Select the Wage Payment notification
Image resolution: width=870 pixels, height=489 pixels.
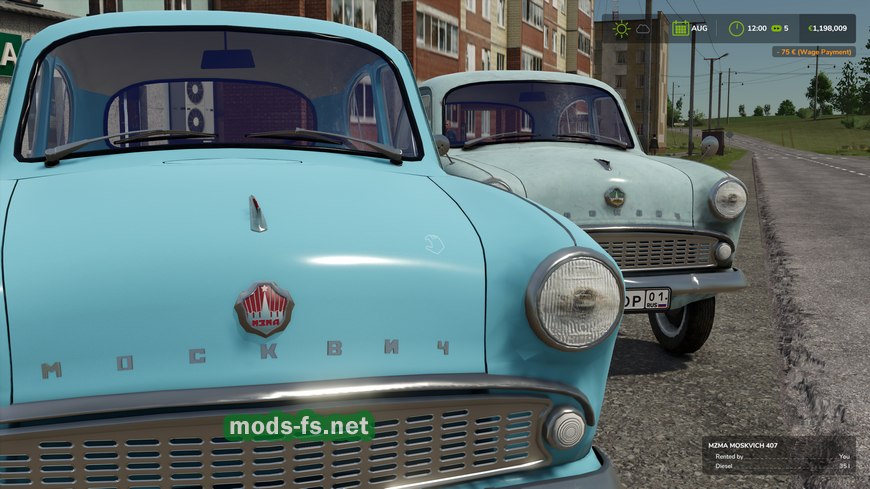coord(813,51)
